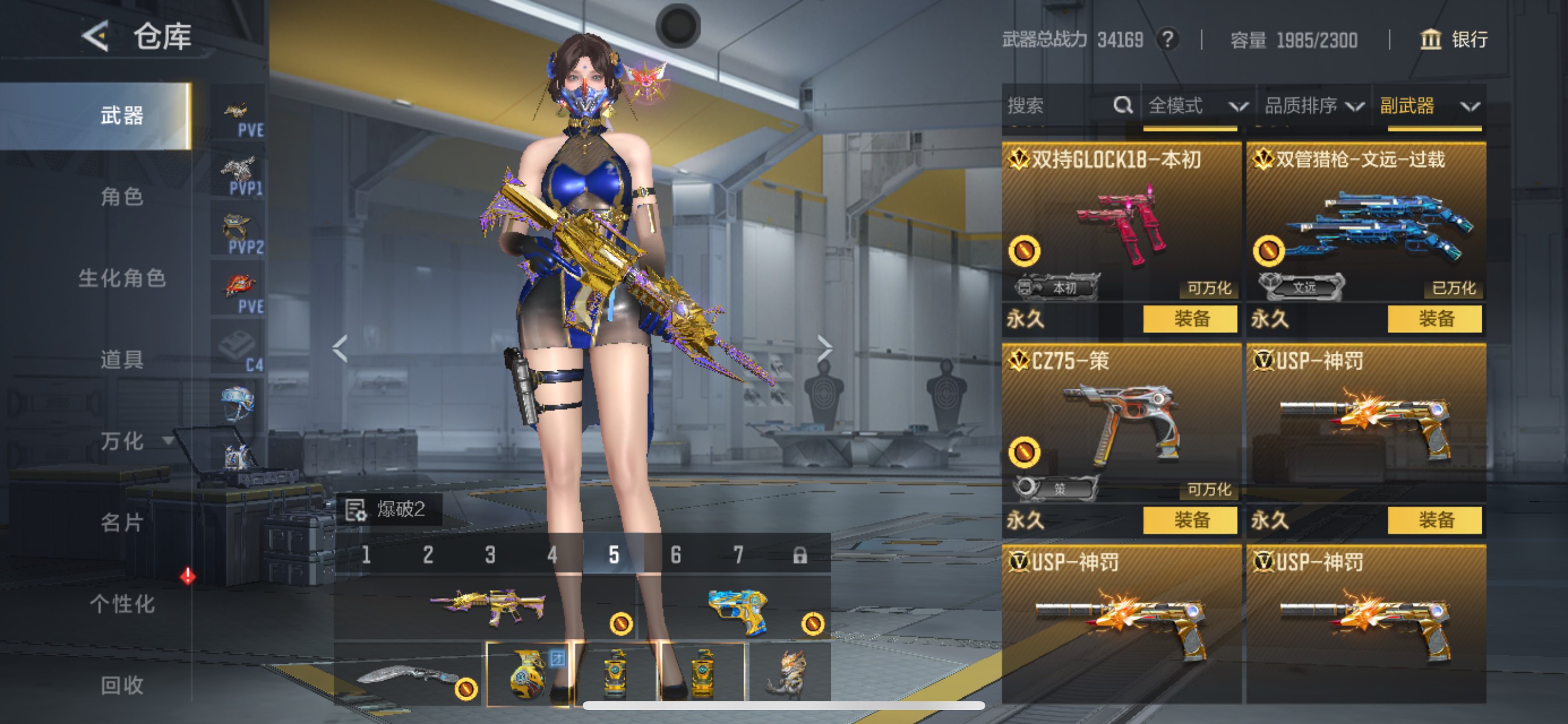
Task: Switch to 生化角色 category
Action: (122, 278)
